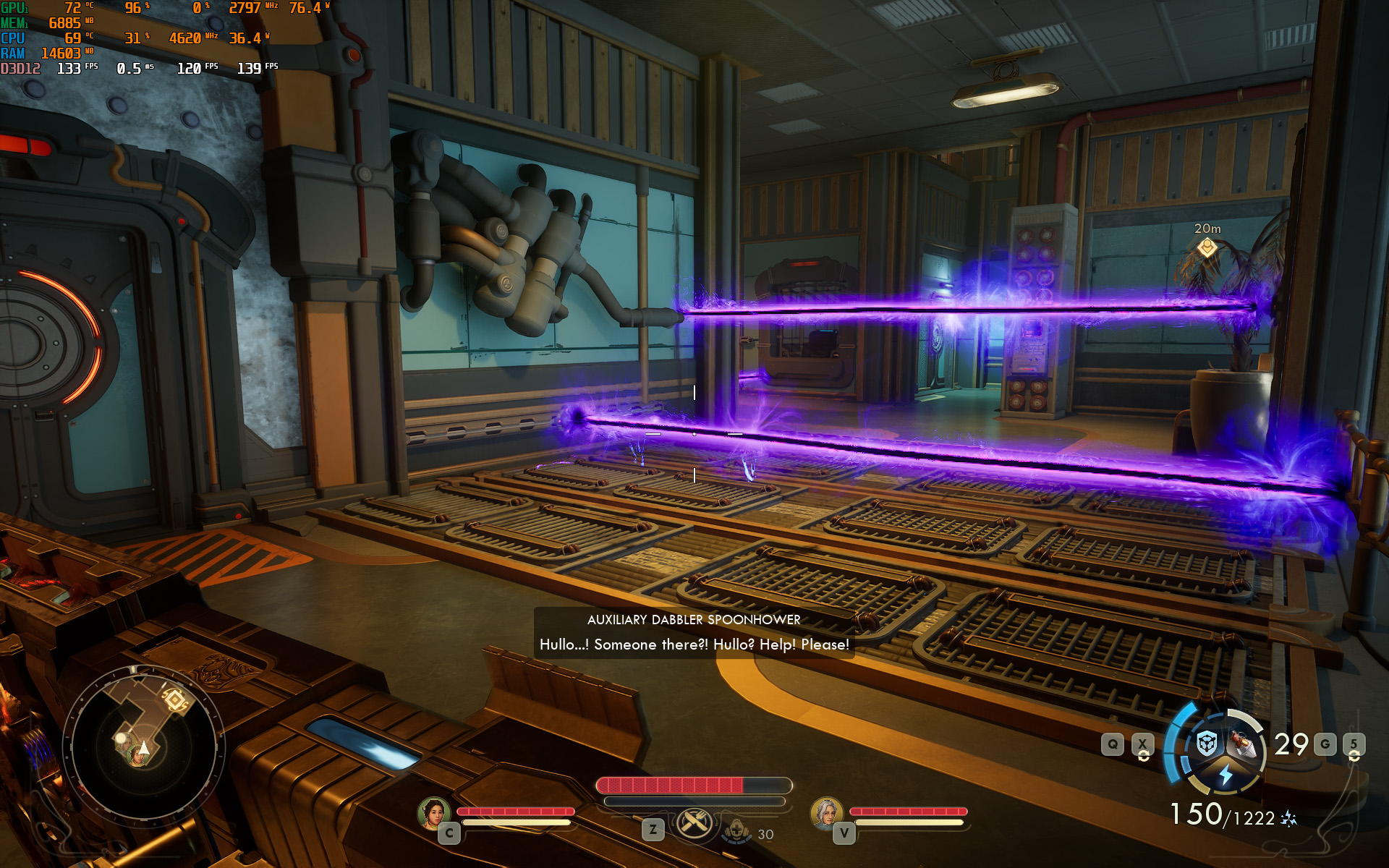
Task: Use the medical inhaler icon
Action: click(737, 830)
